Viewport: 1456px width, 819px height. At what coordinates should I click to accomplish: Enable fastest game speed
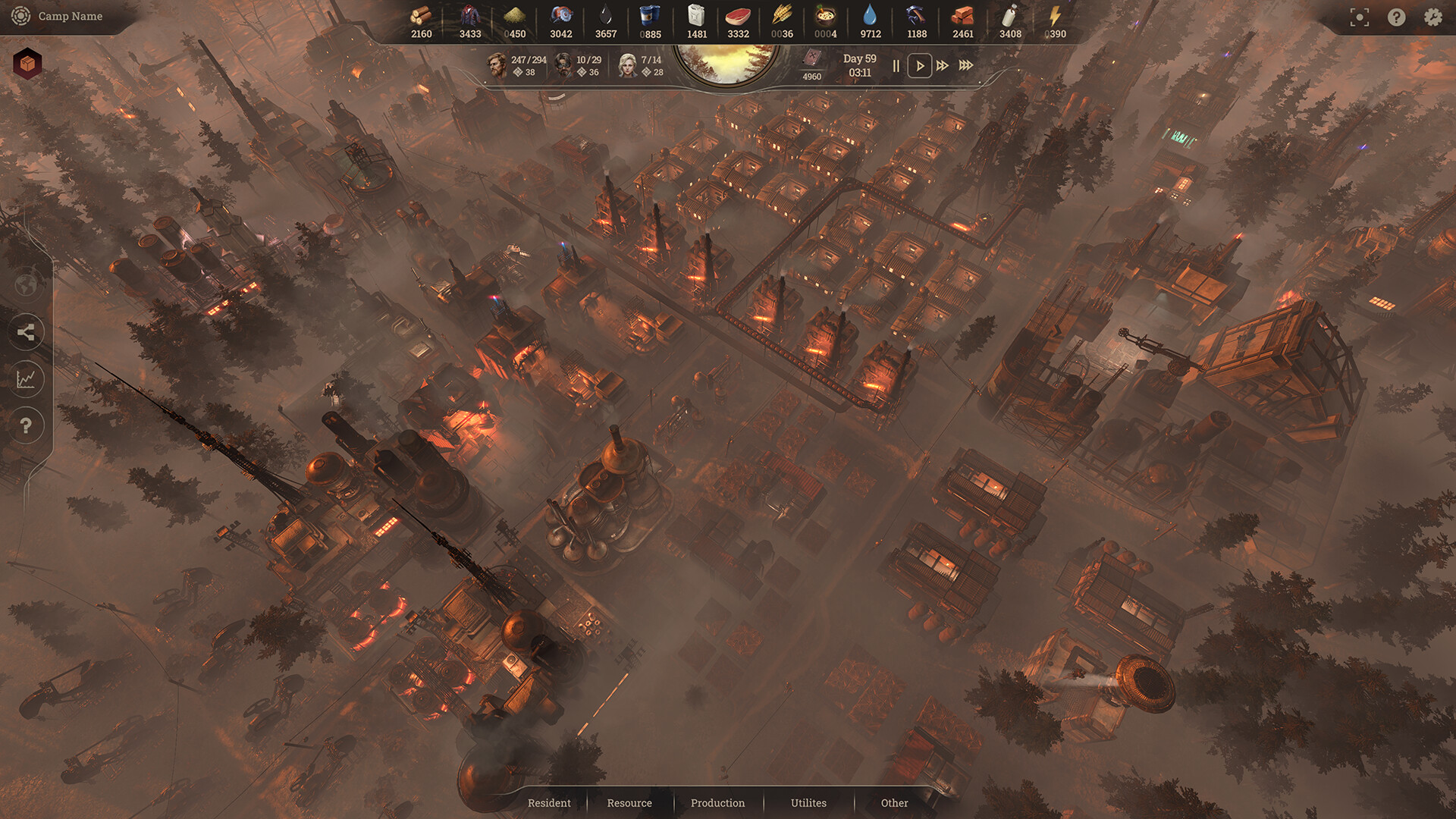966,66
